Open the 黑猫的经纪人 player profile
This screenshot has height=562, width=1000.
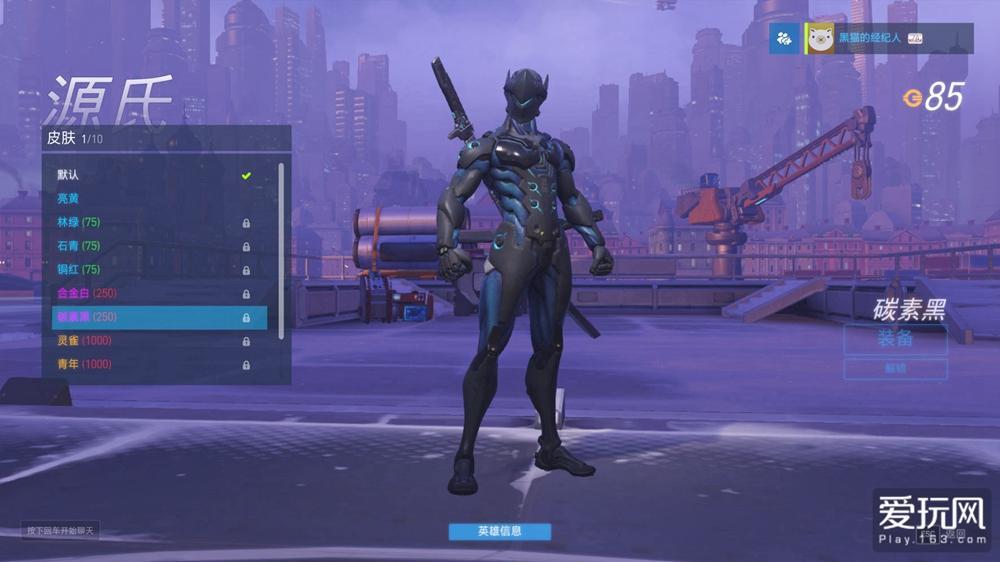(868, 38)
